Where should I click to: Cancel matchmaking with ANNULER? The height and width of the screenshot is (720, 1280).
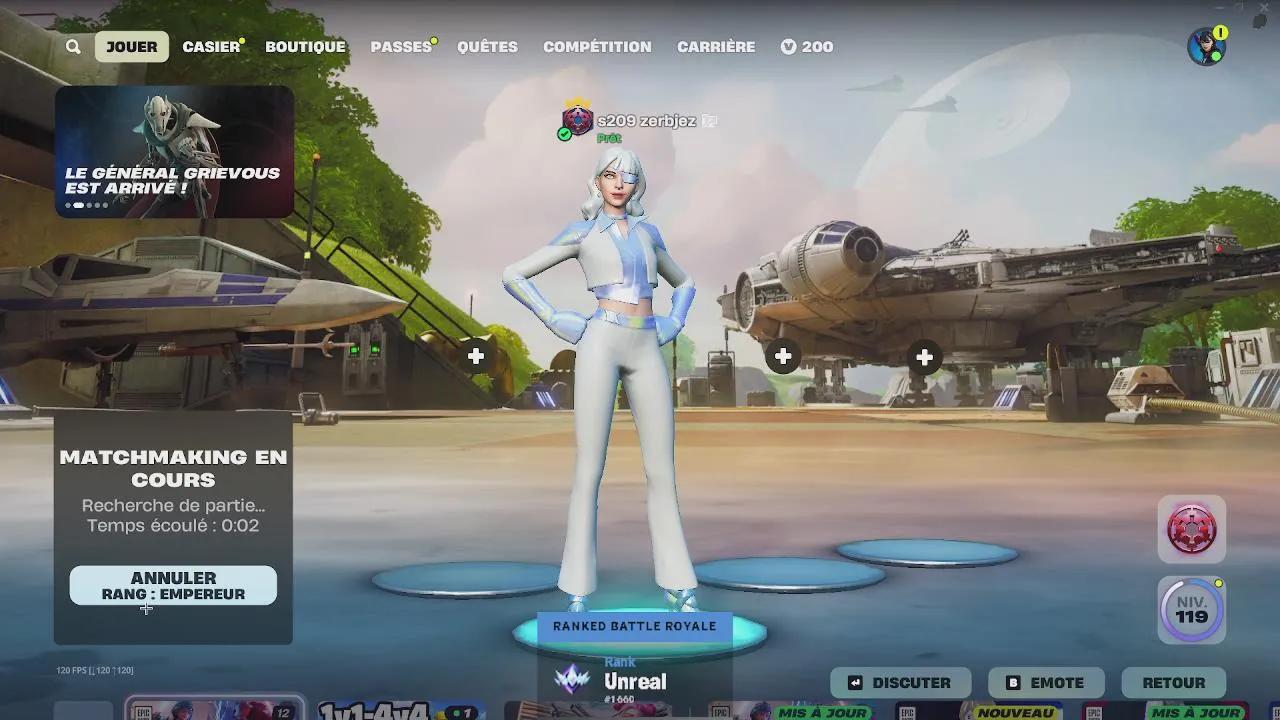[172, 584]
